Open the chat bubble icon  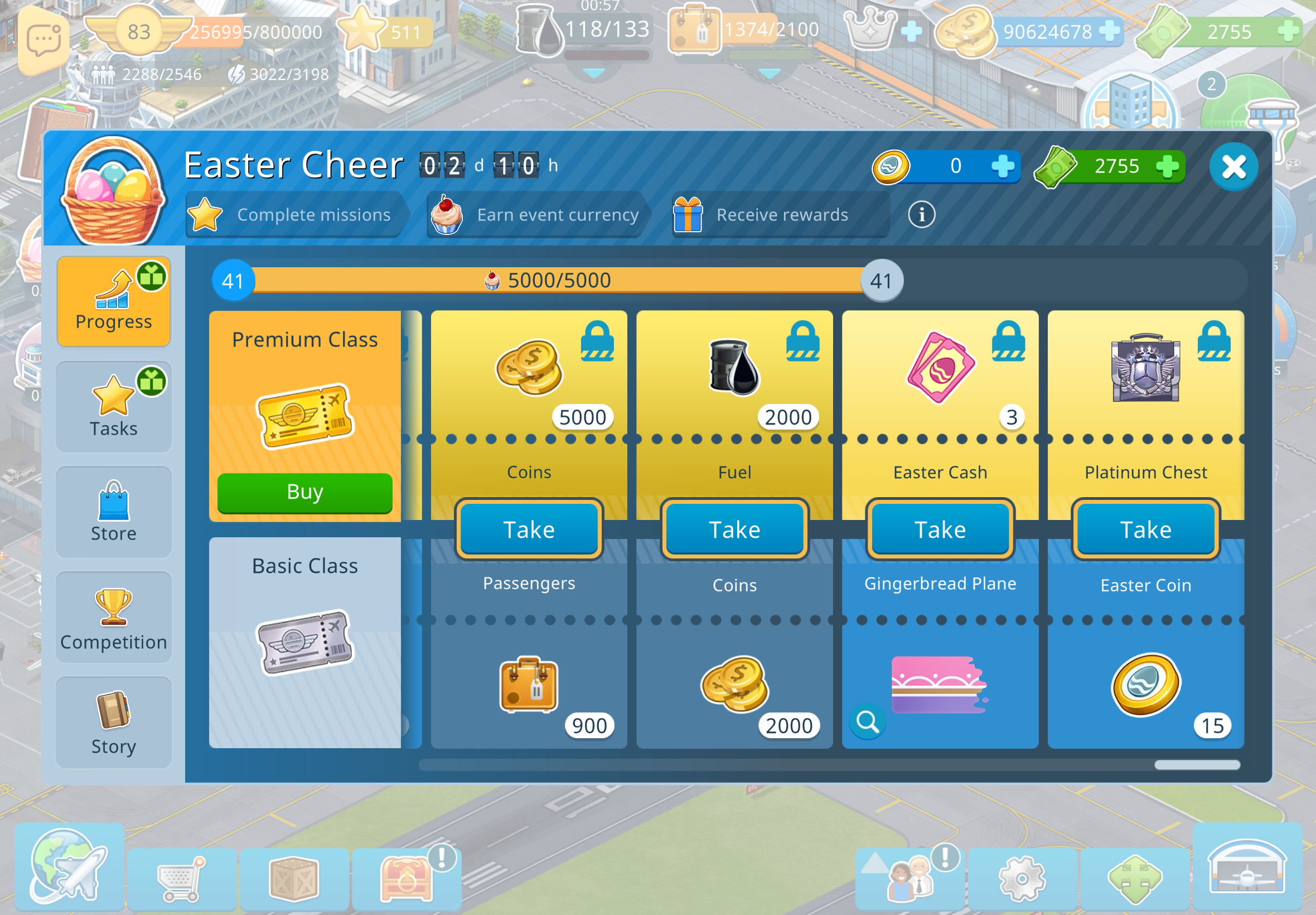coord(43,40)
